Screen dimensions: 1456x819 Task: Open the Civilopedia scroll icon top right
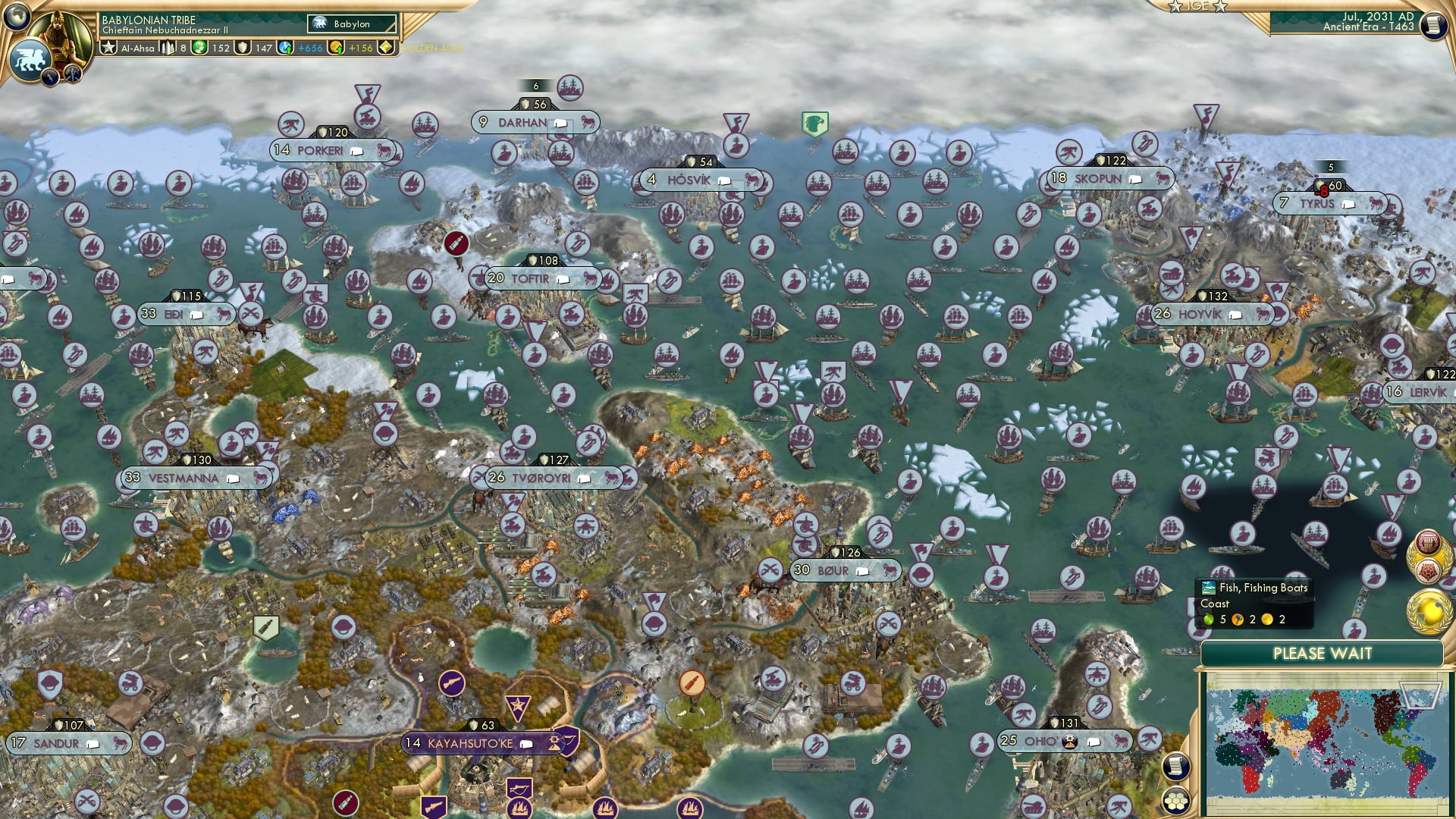(1433, 24)
